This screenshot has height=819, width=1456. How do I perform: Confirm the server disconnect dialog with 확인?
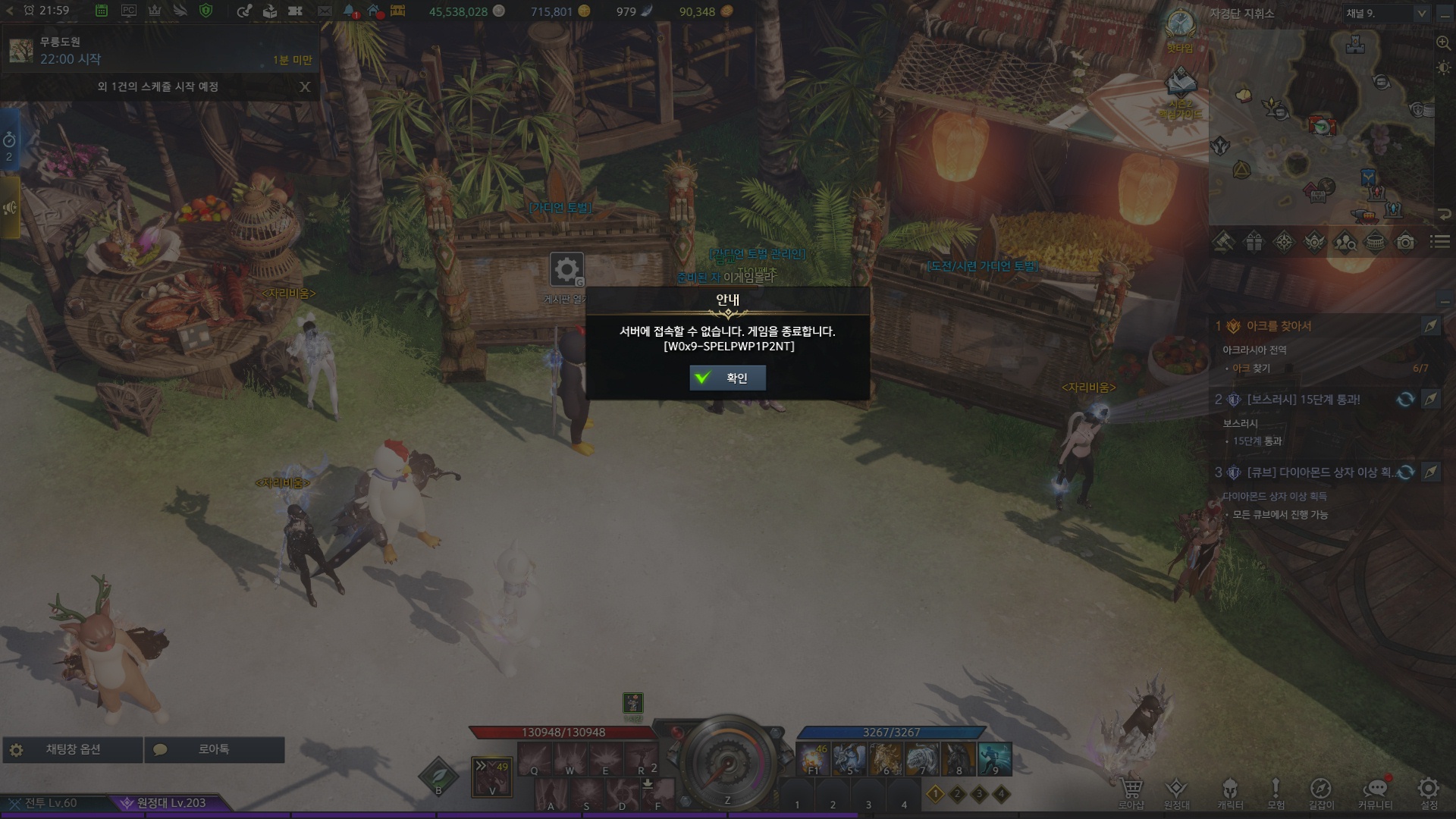click(727, 378)
